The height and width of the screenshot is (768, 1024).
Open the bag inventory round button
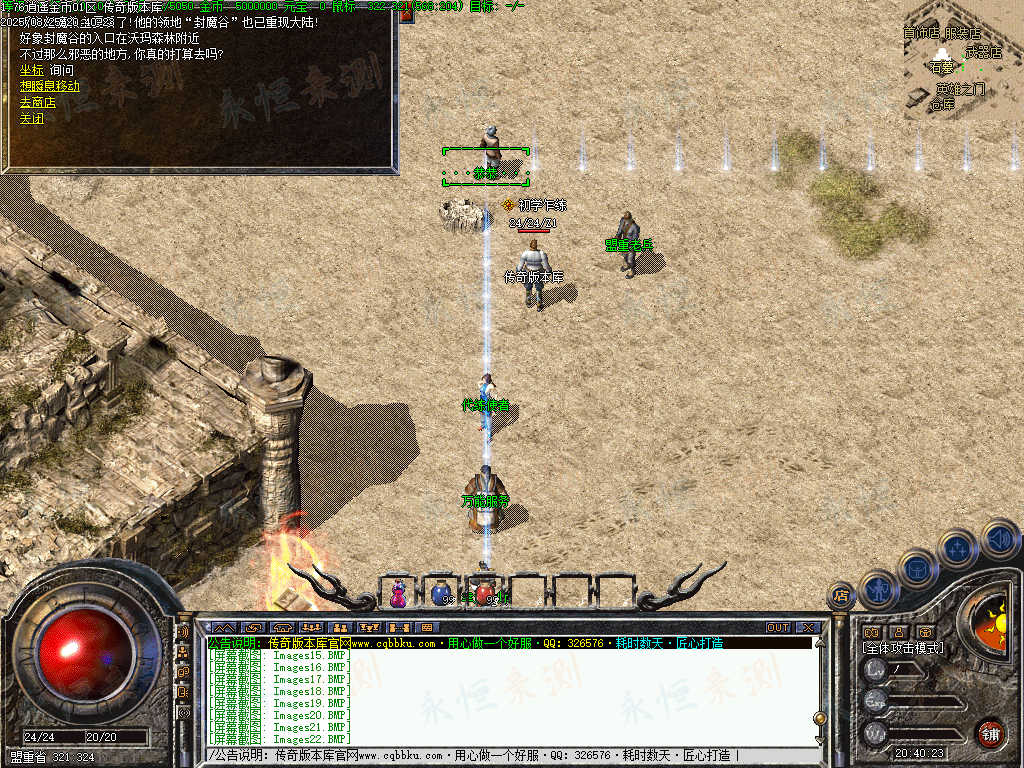(918, 567)
